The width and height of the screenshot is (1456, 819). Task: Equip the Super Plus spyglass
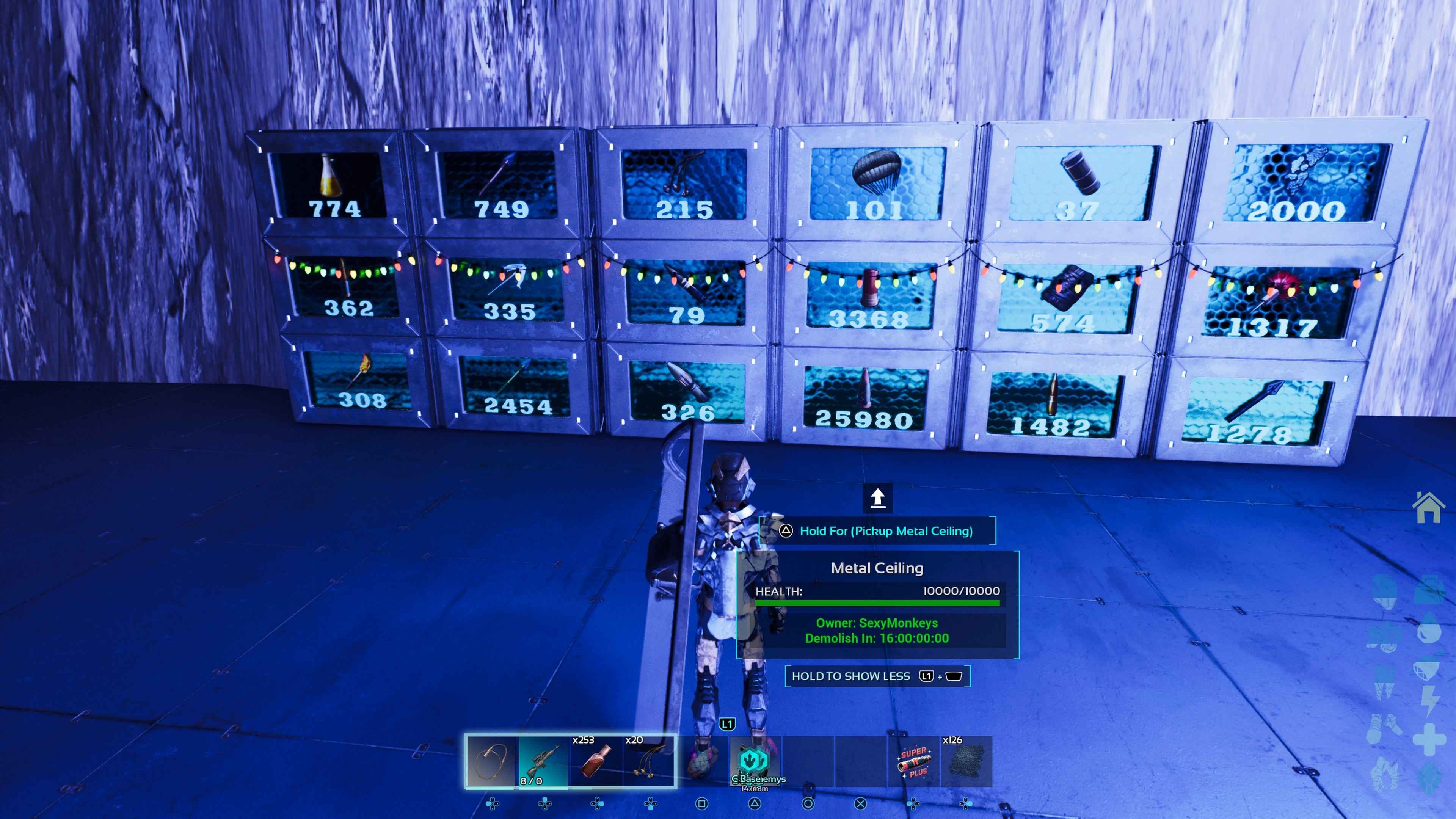913,761
